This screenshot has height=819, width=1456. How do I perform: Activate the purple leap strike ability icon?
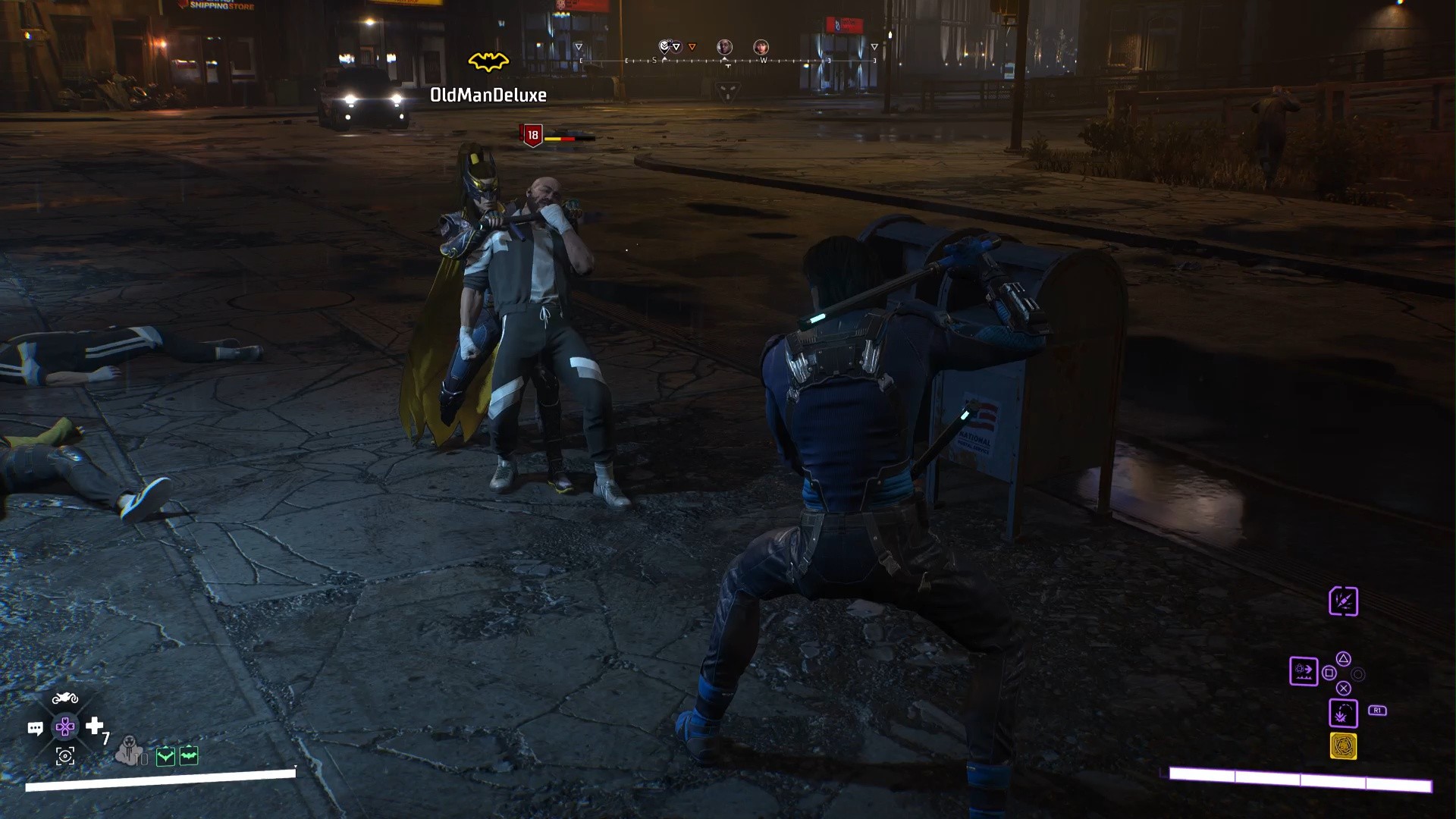(x=1342, y=714)
